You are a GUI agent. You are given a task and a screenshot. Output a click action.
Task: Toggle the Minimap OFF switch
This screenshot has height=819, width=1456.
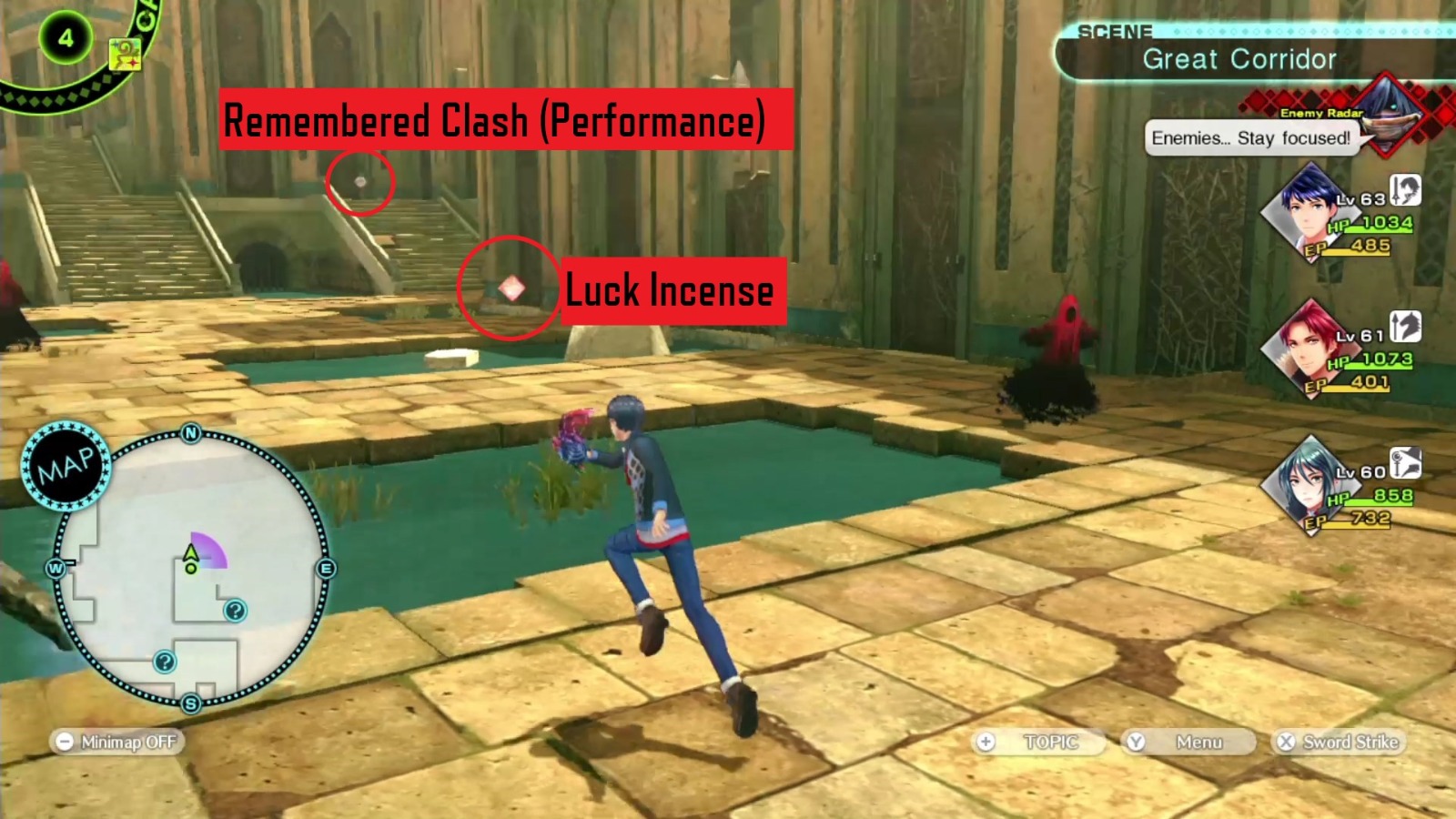tap(116, 742)
